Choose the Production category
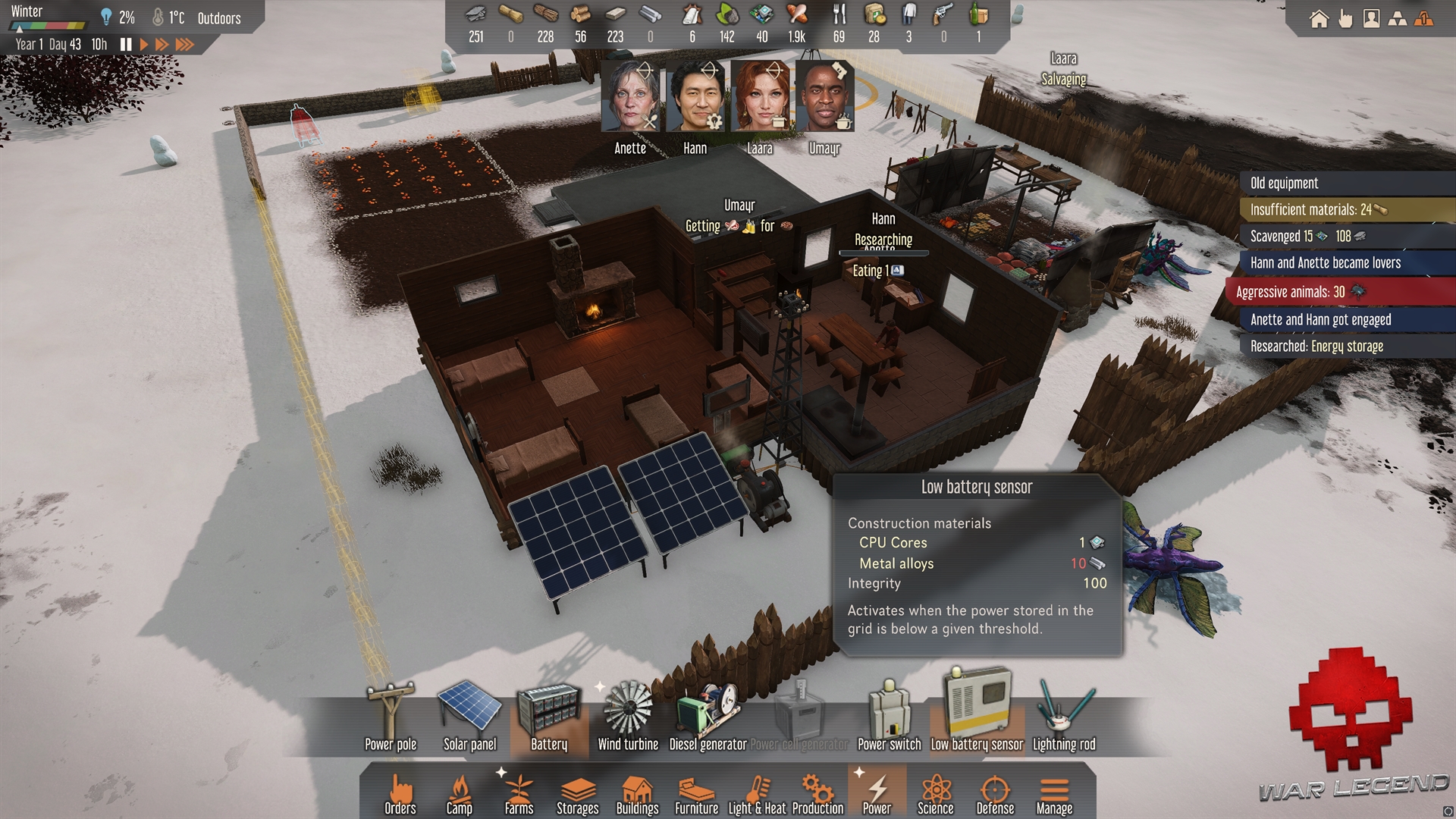 [817, 794]
